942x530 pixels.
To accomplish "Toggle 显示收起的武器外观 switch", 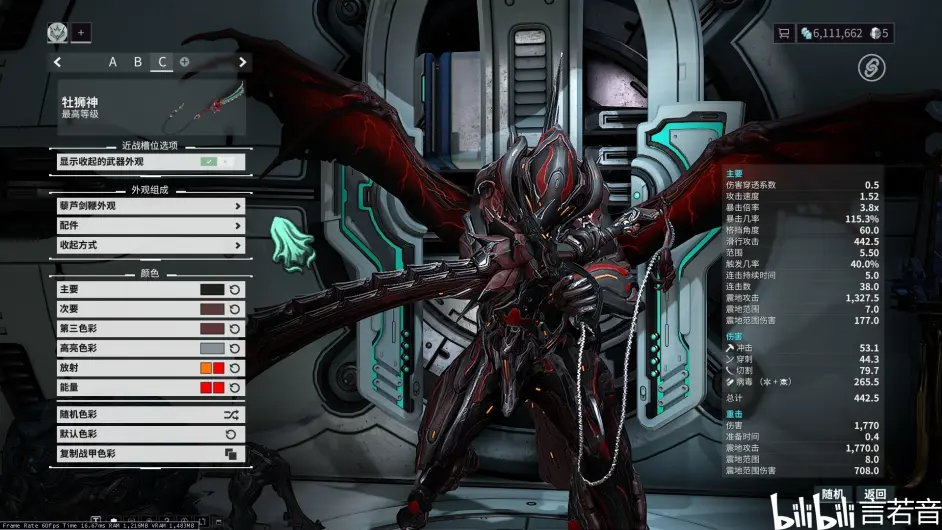I will (x=220, y=161).
